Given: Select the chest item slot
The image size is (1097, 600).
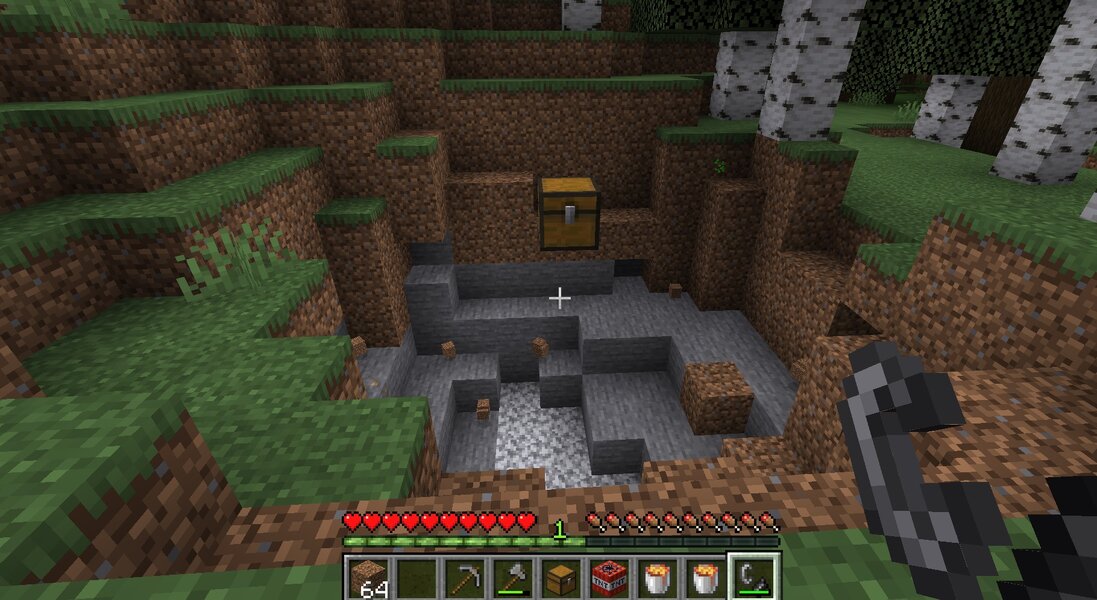Looking at the screenshot, I should point(561,578).
